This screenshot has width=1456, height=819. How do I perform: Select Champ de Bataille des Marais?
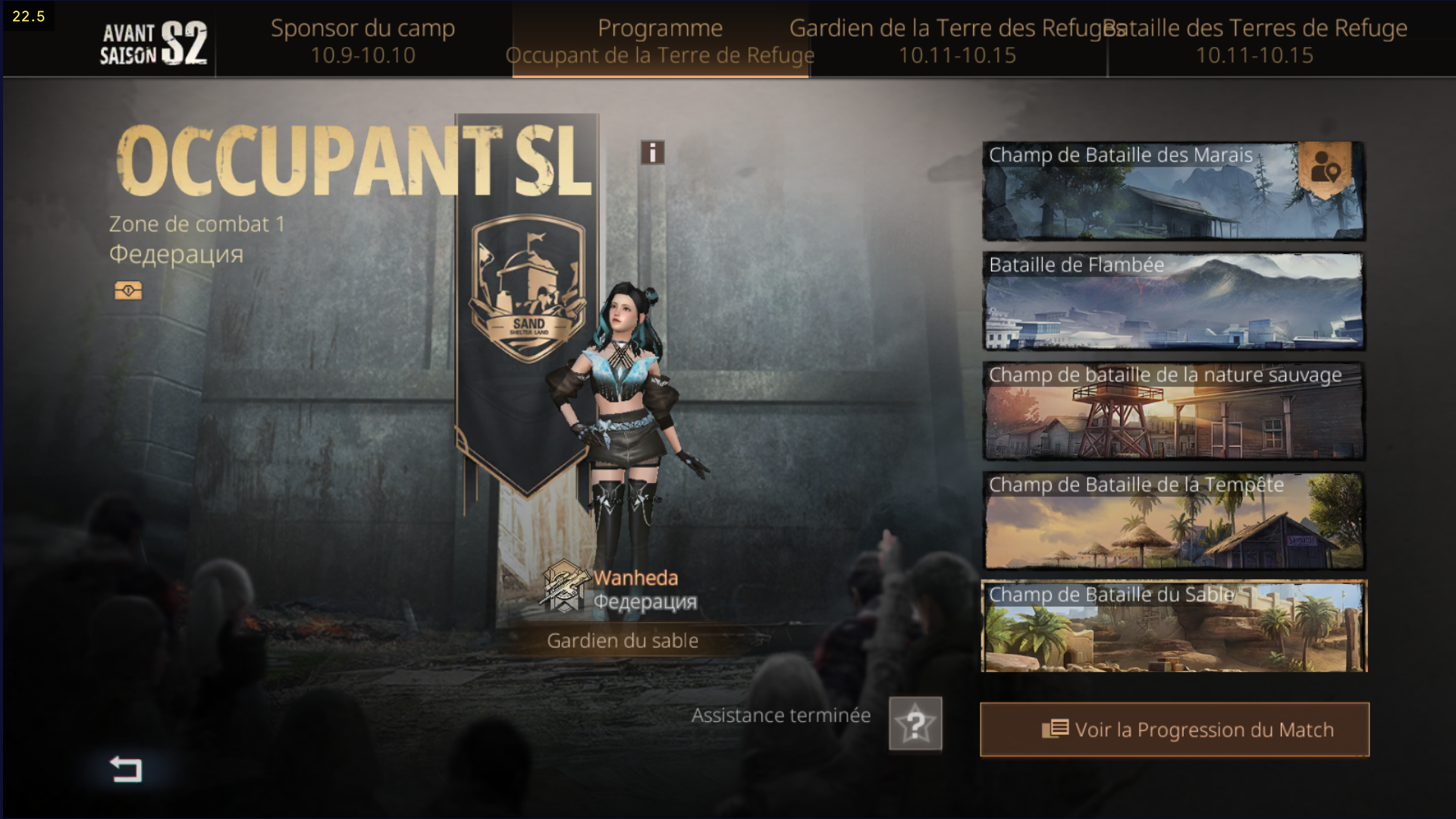[x=1137, y=192]
